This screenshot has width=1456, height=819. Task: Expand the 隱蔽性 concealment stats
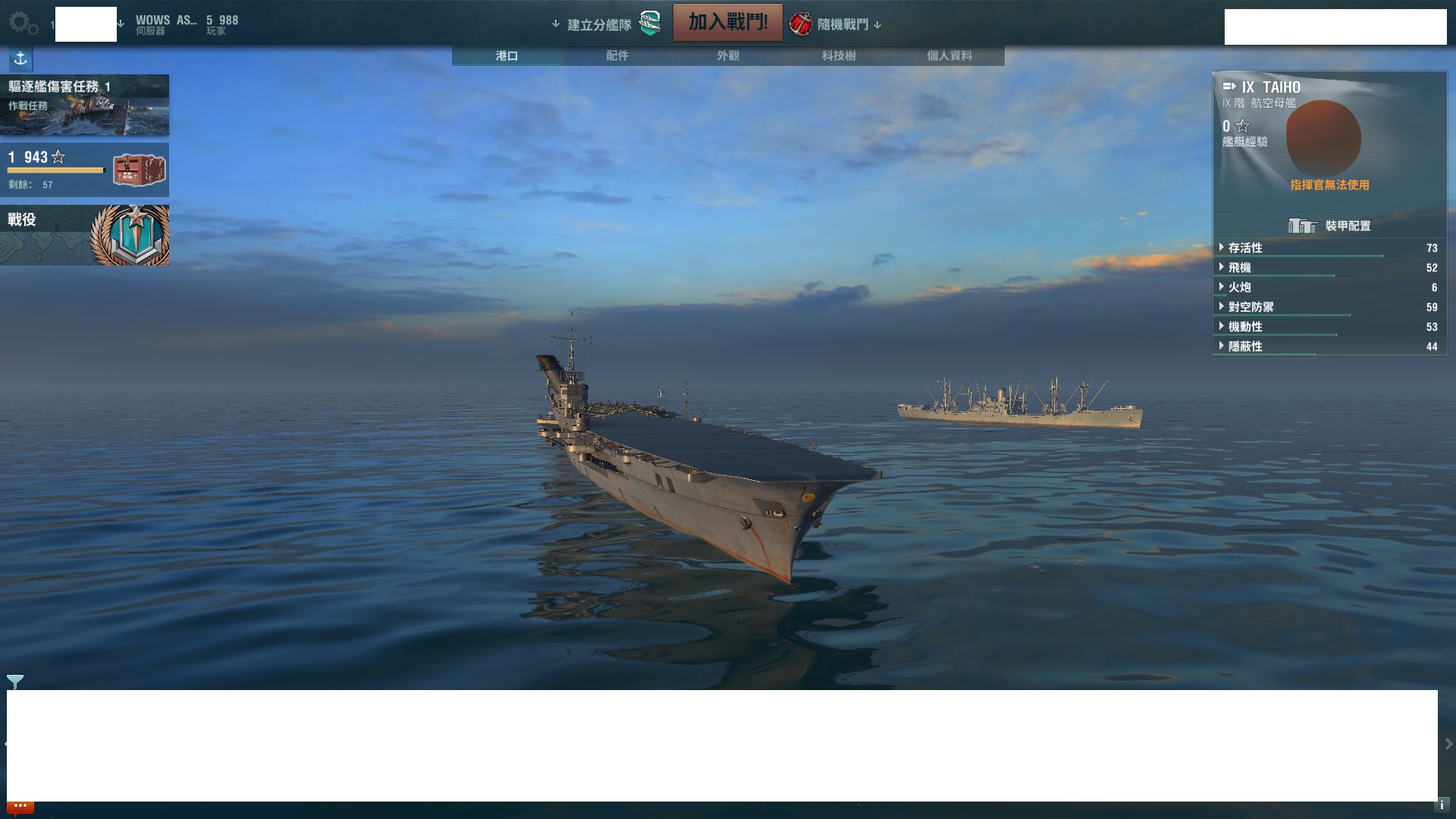pos(1245,347)
